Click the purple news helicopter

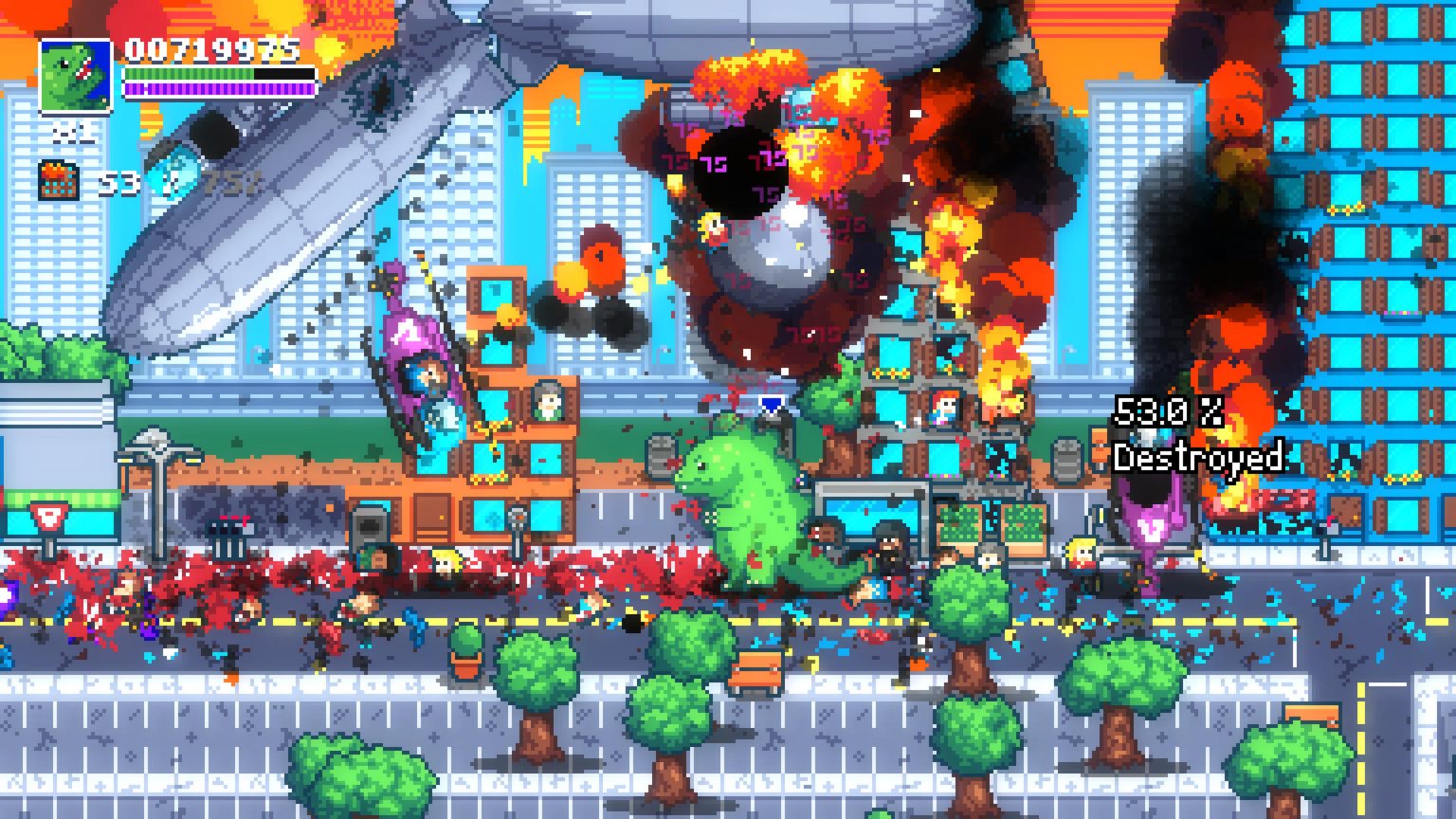[417, 351]
